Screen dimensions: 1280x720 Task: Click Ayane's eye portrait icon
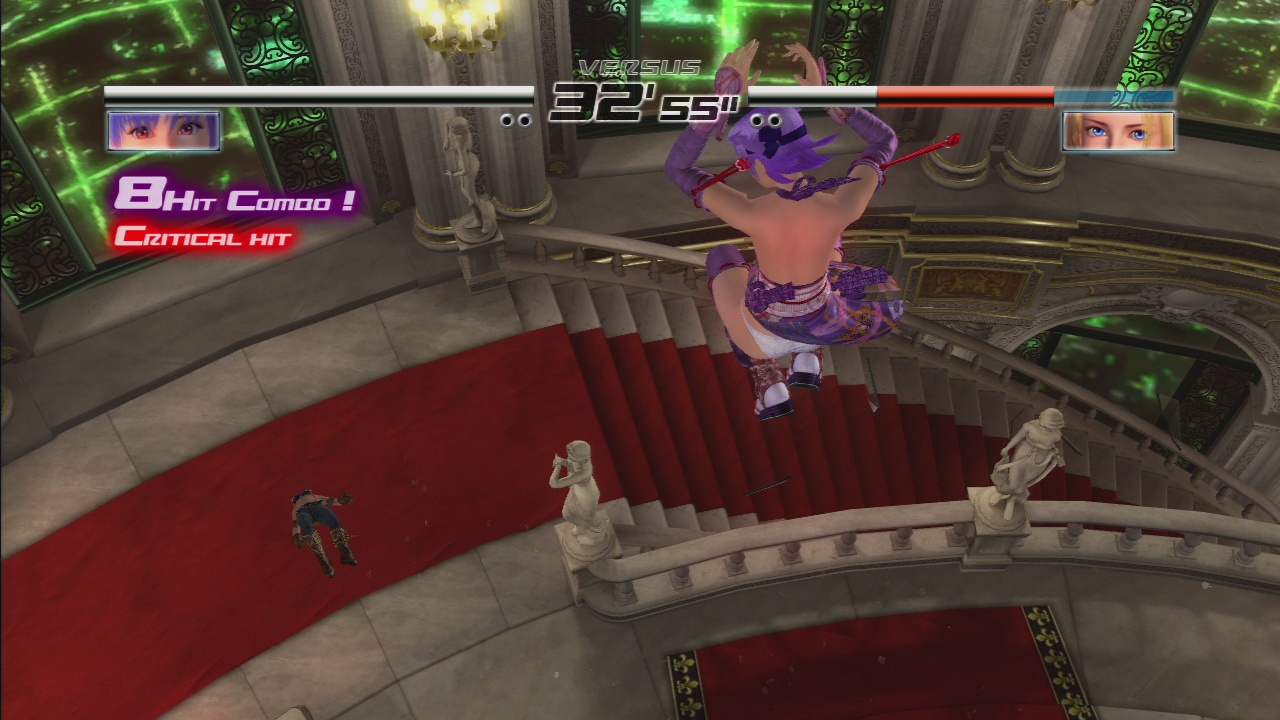(163, 131)
